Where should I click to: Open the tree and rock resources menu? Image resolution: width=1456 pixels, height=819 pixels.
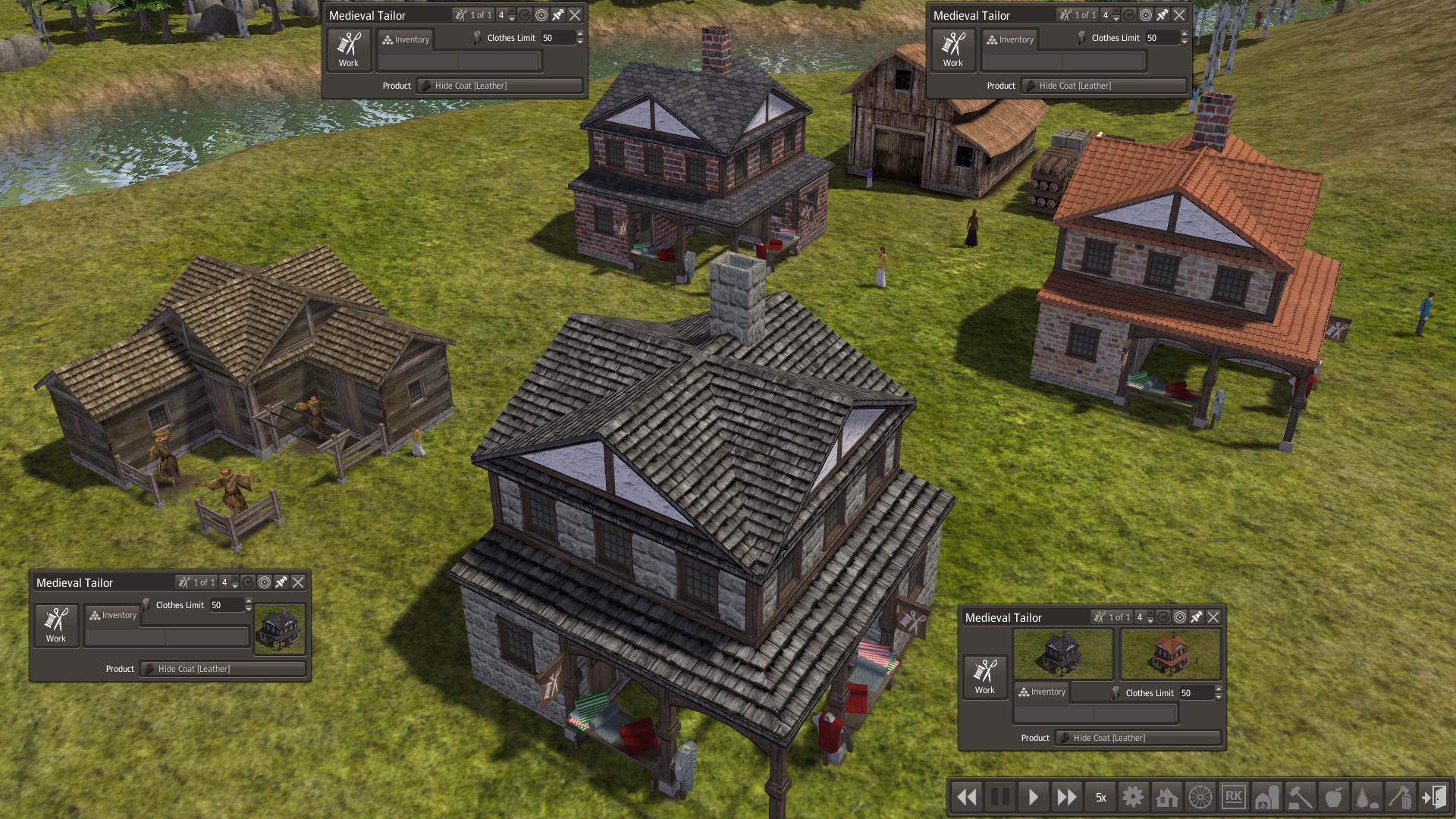point(1367,797)
